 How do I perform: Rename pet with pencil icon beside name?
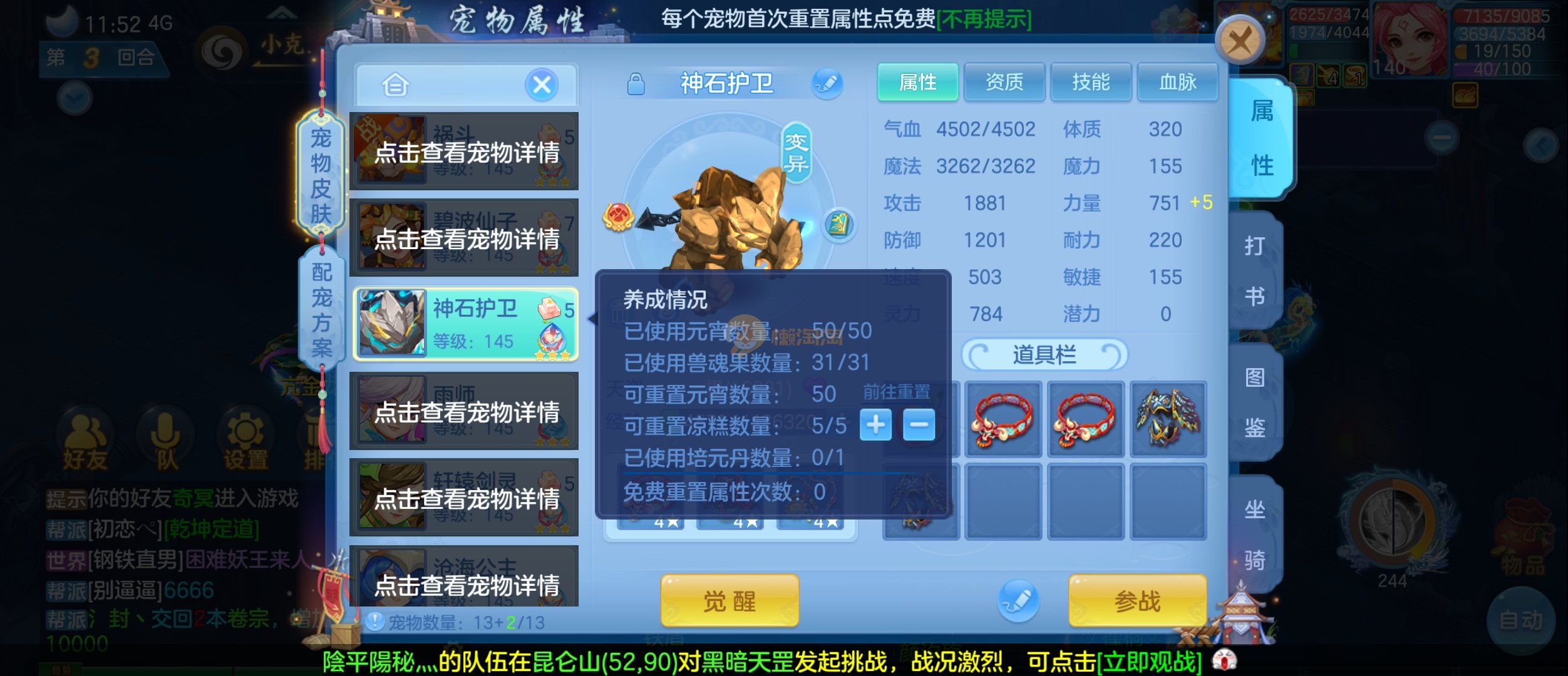(x=827, y=83)
